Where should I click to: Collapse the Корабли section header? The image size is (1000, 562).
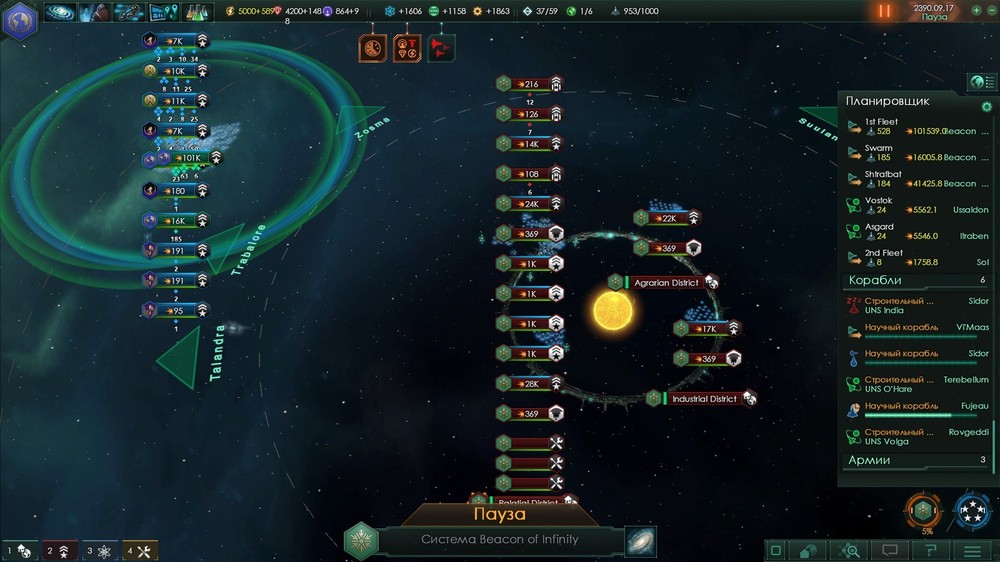pyautogui.click(x=917, y=281)
